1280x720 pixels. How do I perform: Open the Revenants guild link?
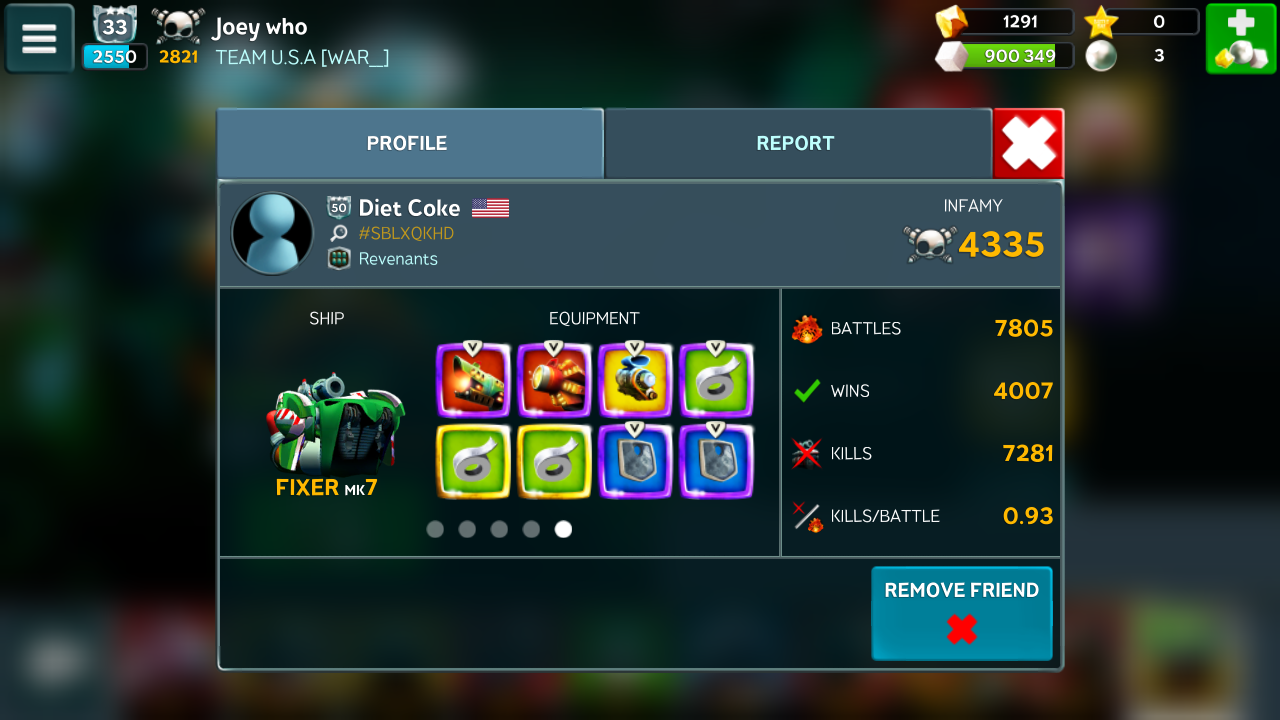click(x=397, y=259)
